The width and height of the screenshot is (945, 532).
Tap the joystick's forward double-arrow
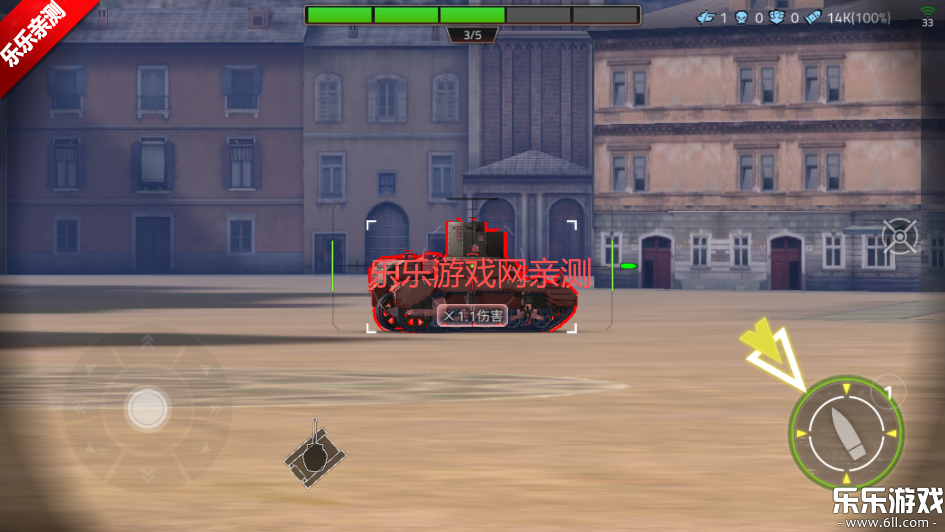click(147, 343)
